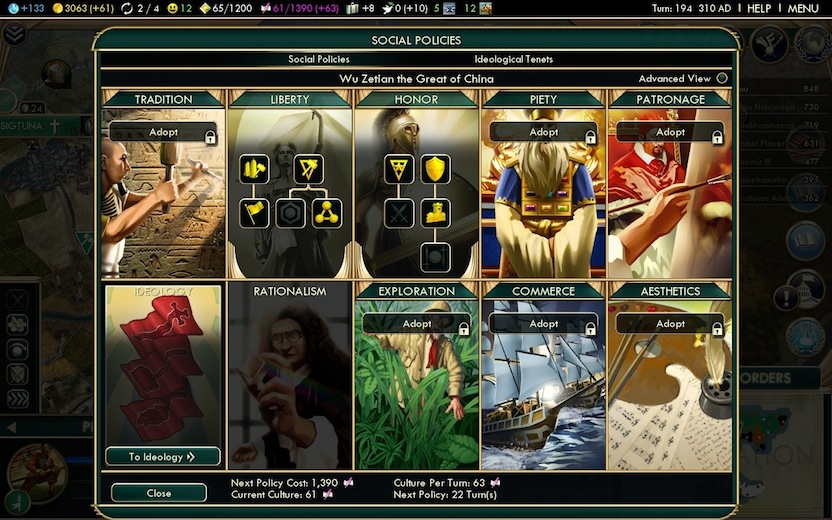Adopt the Patronage policy tree

pyautogui.click(x=670, y=132)
